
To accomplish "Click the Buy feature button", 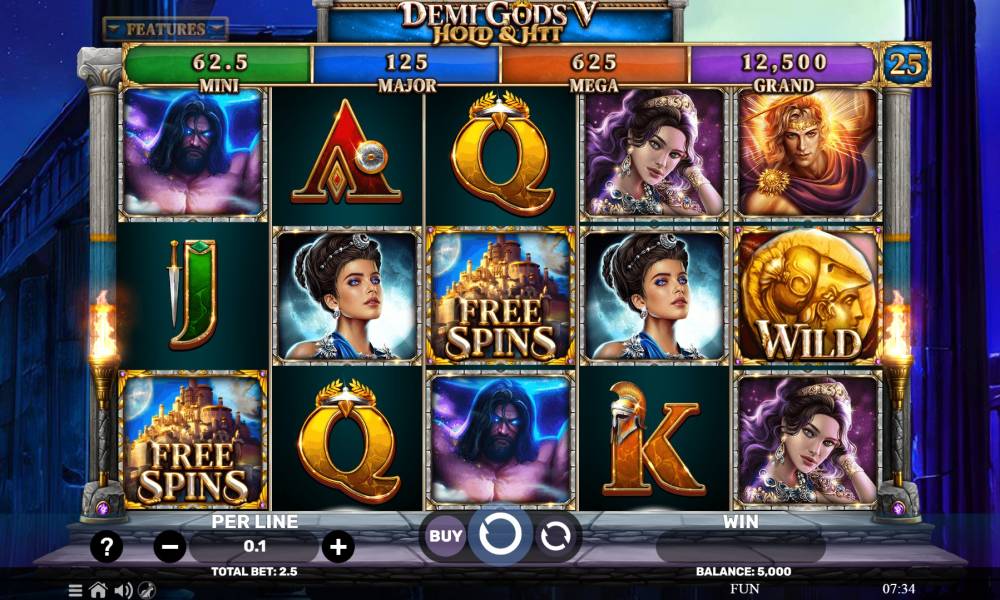I will 446,536.
